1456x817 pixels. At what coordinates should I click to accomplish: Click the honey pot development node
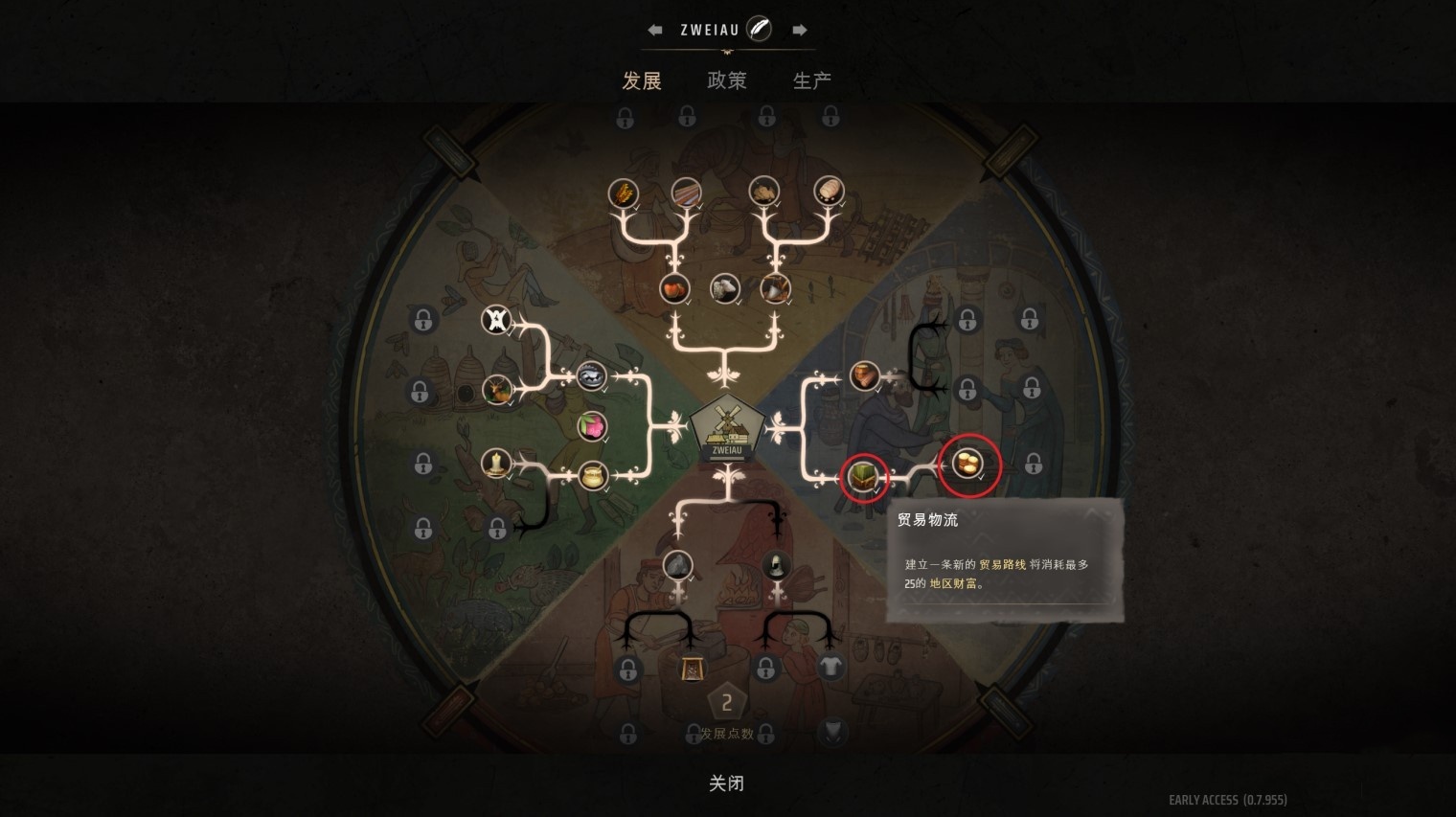[593, 474]
